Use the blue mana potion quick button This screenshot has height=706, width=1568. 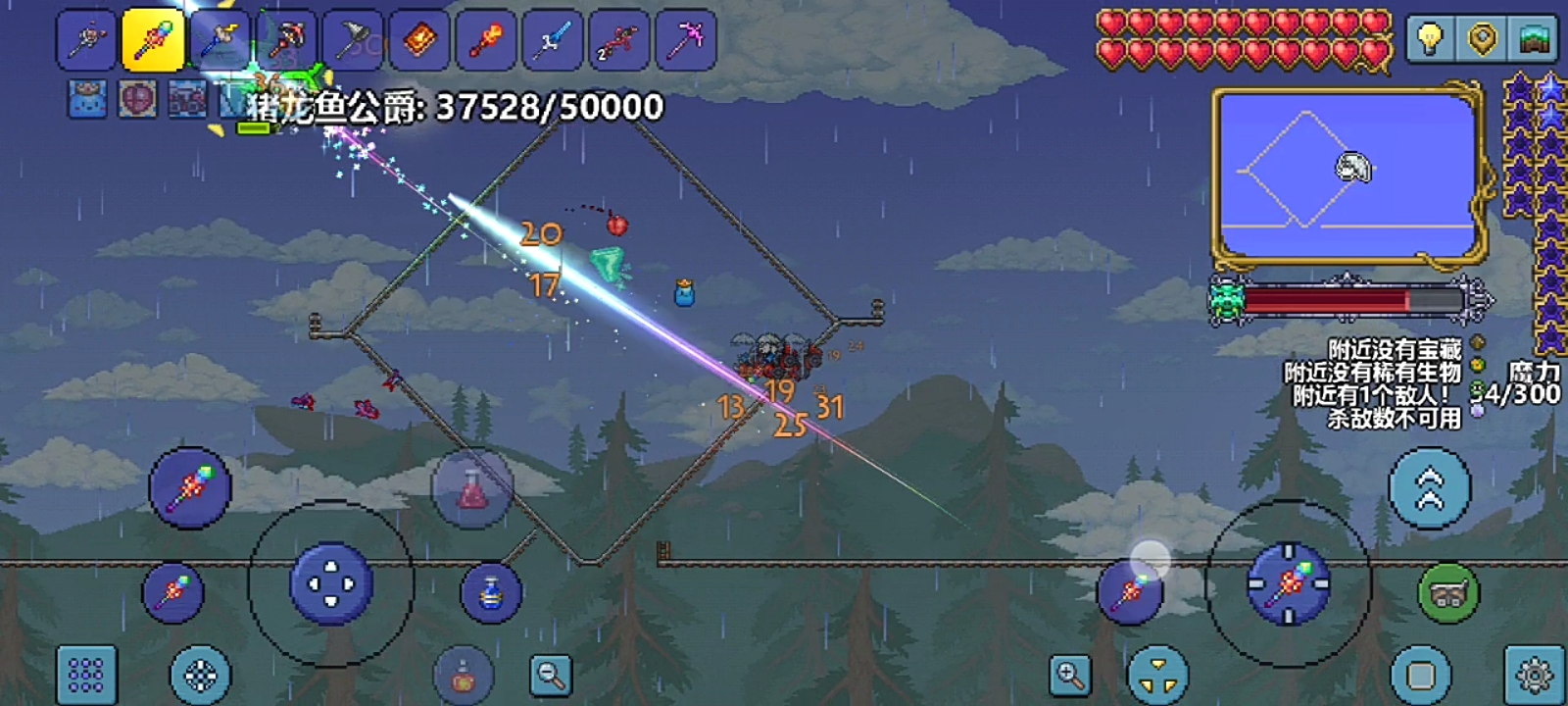click(x=491, y=592)
